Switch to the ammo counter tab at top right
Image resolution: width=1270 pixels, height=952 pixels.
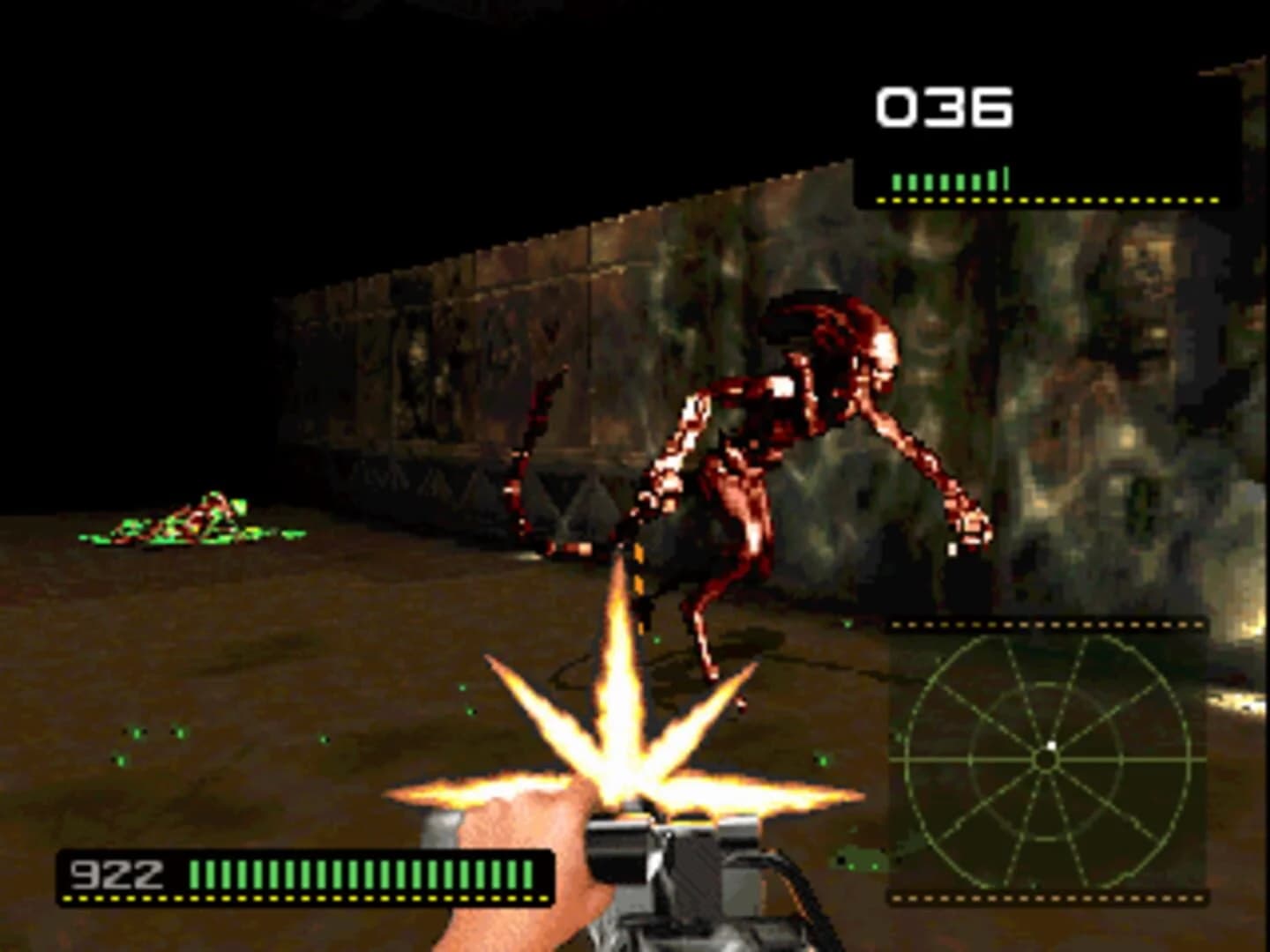pyautogui.click(x=944, y=106)
